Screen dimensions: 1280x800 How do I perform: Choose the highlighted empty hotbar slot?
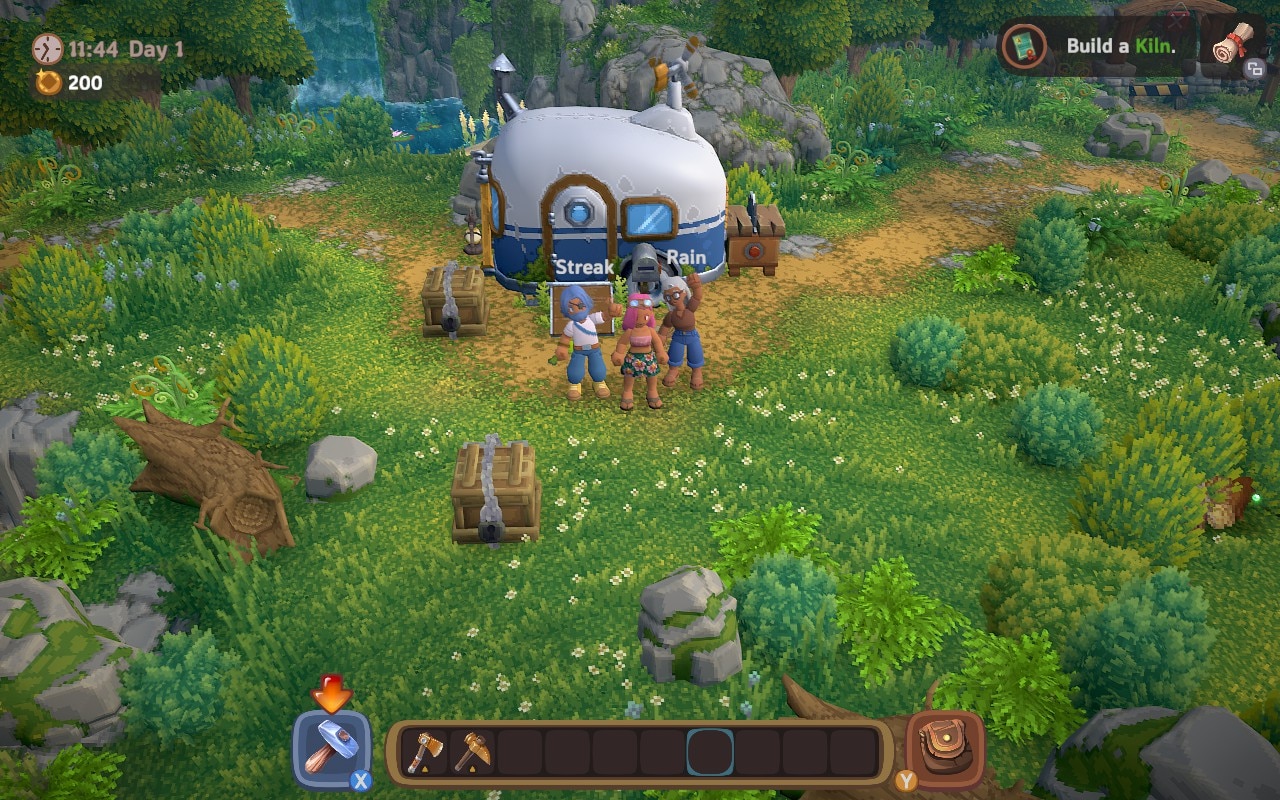coord(710,752)
